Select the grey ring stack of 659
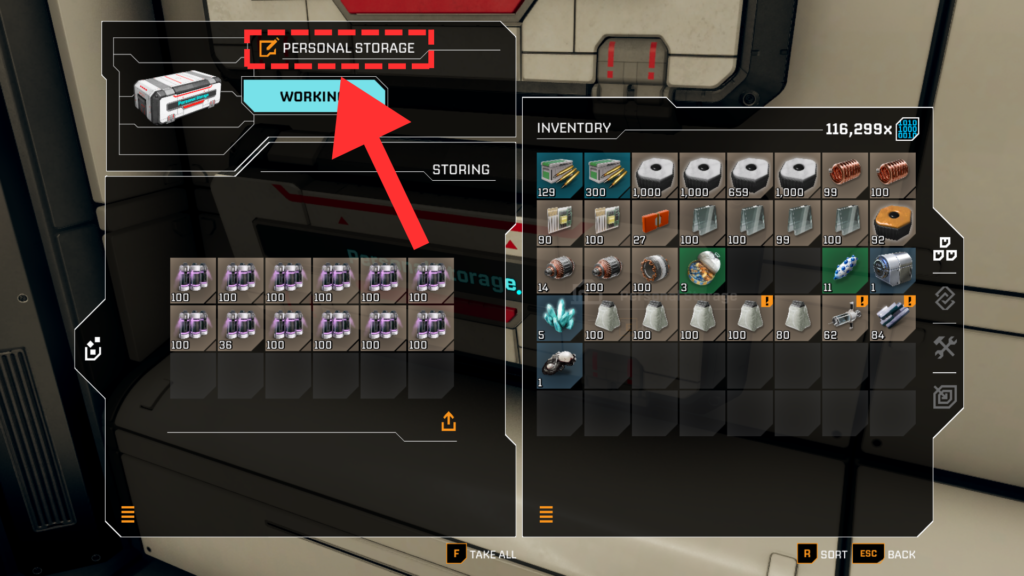Image resolution: width=1024 pixels, height=576 pixels. pyautogui.click(x=751, y=177)
